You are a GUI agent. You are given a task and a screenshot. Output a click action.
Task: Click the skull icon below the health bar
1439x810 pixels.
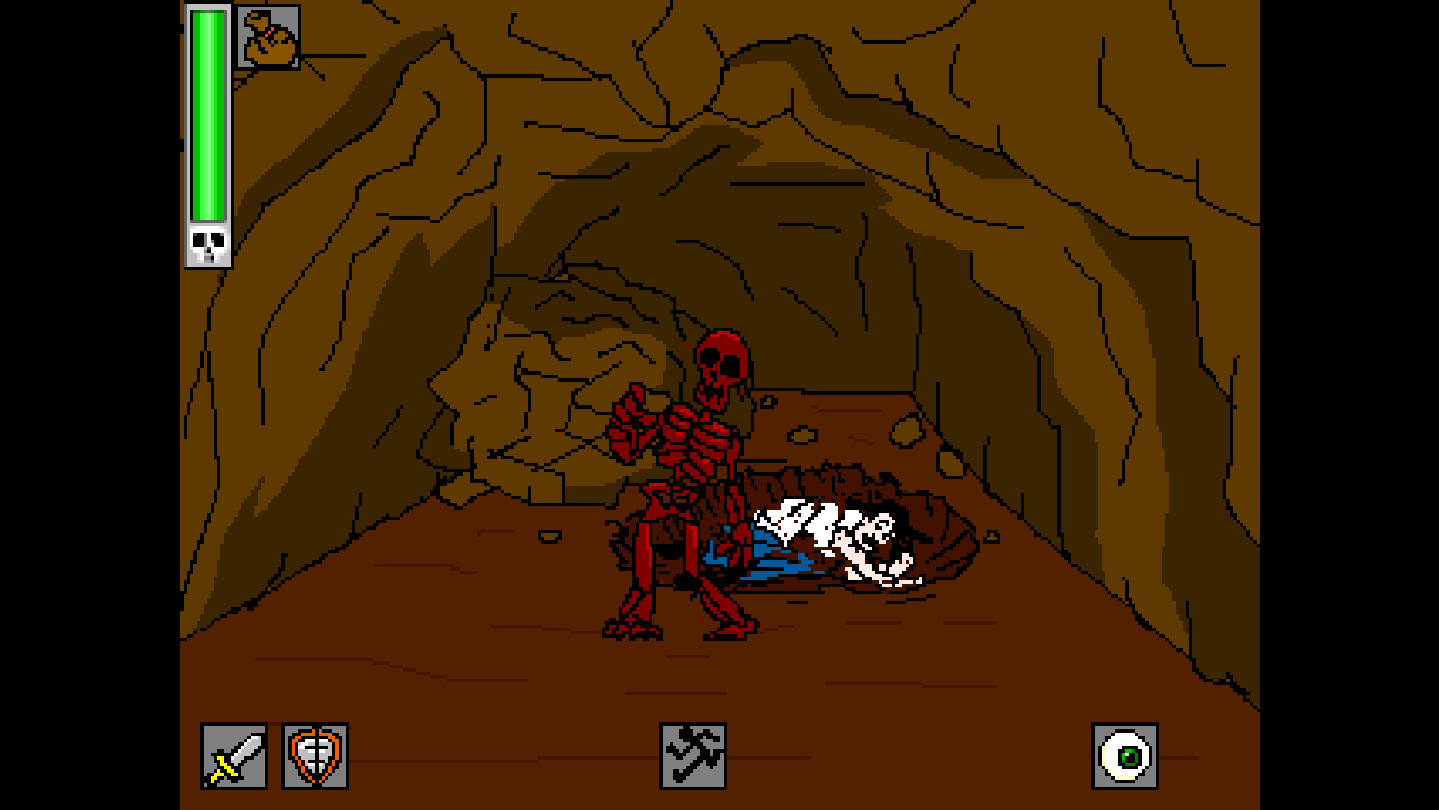click(206, 243)
